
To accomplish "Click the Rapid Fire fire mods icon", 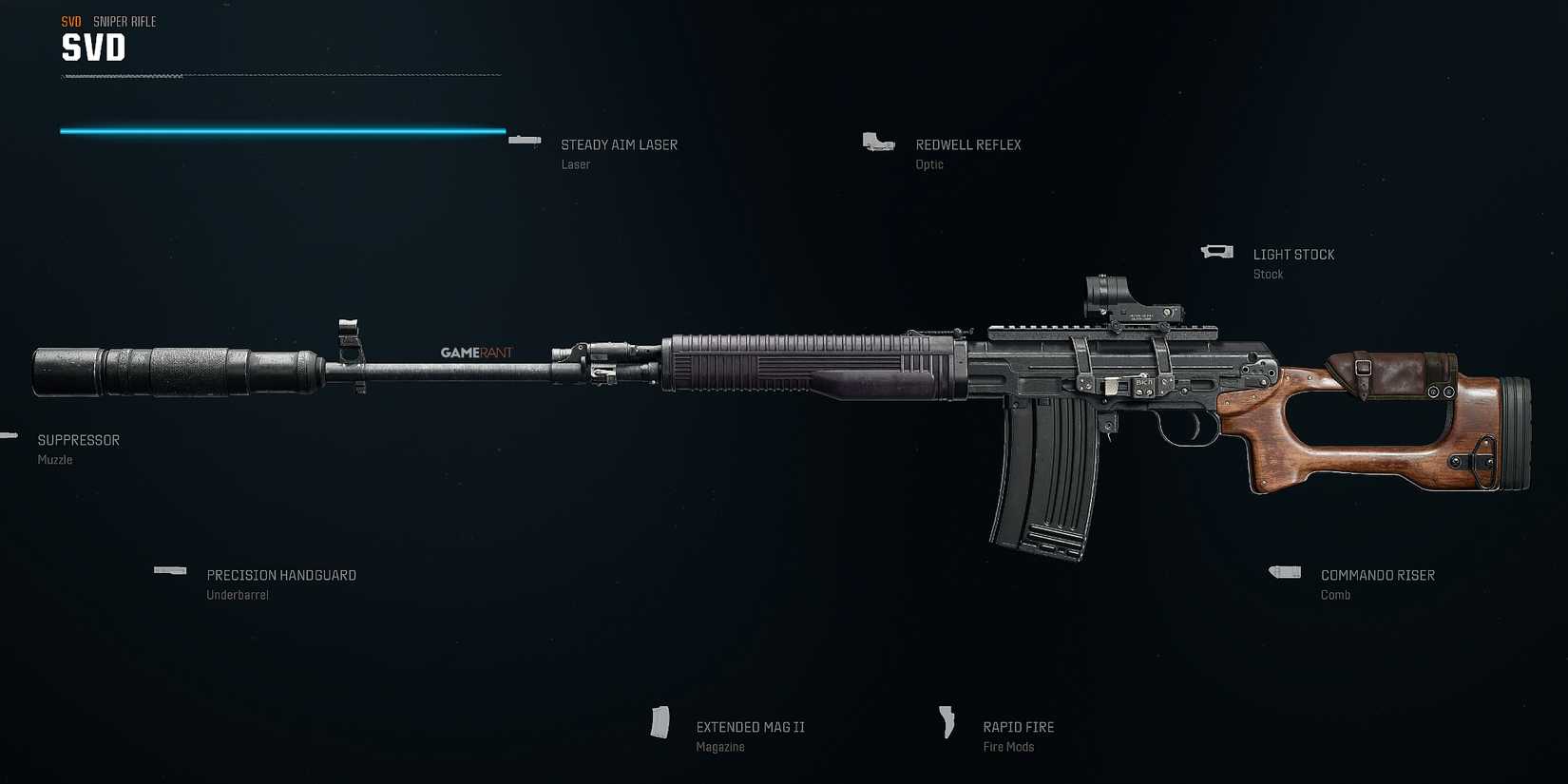I will [946, 723].
